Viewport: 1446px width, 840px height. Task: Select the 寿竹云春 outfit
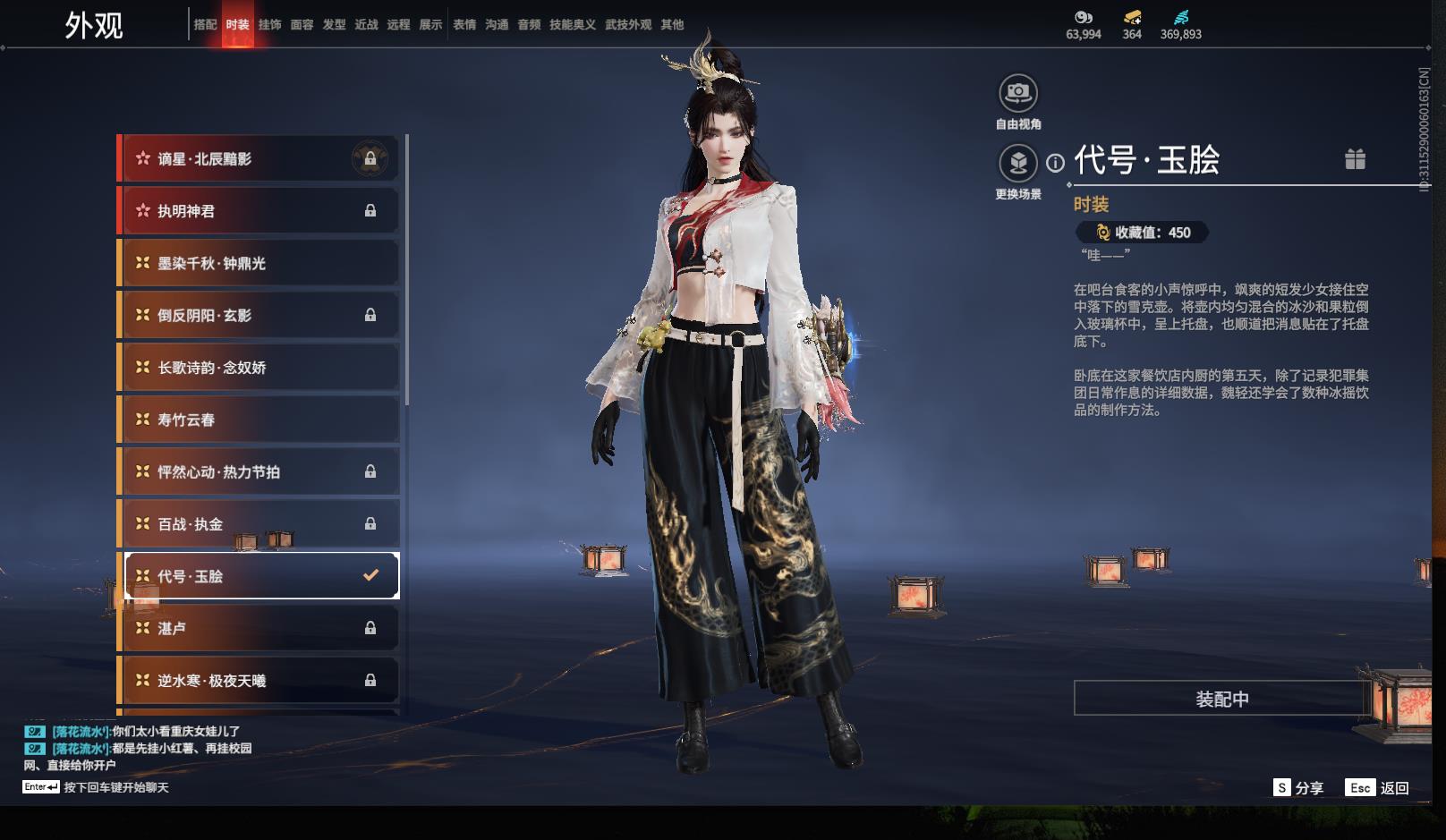[x=259, y=420]
